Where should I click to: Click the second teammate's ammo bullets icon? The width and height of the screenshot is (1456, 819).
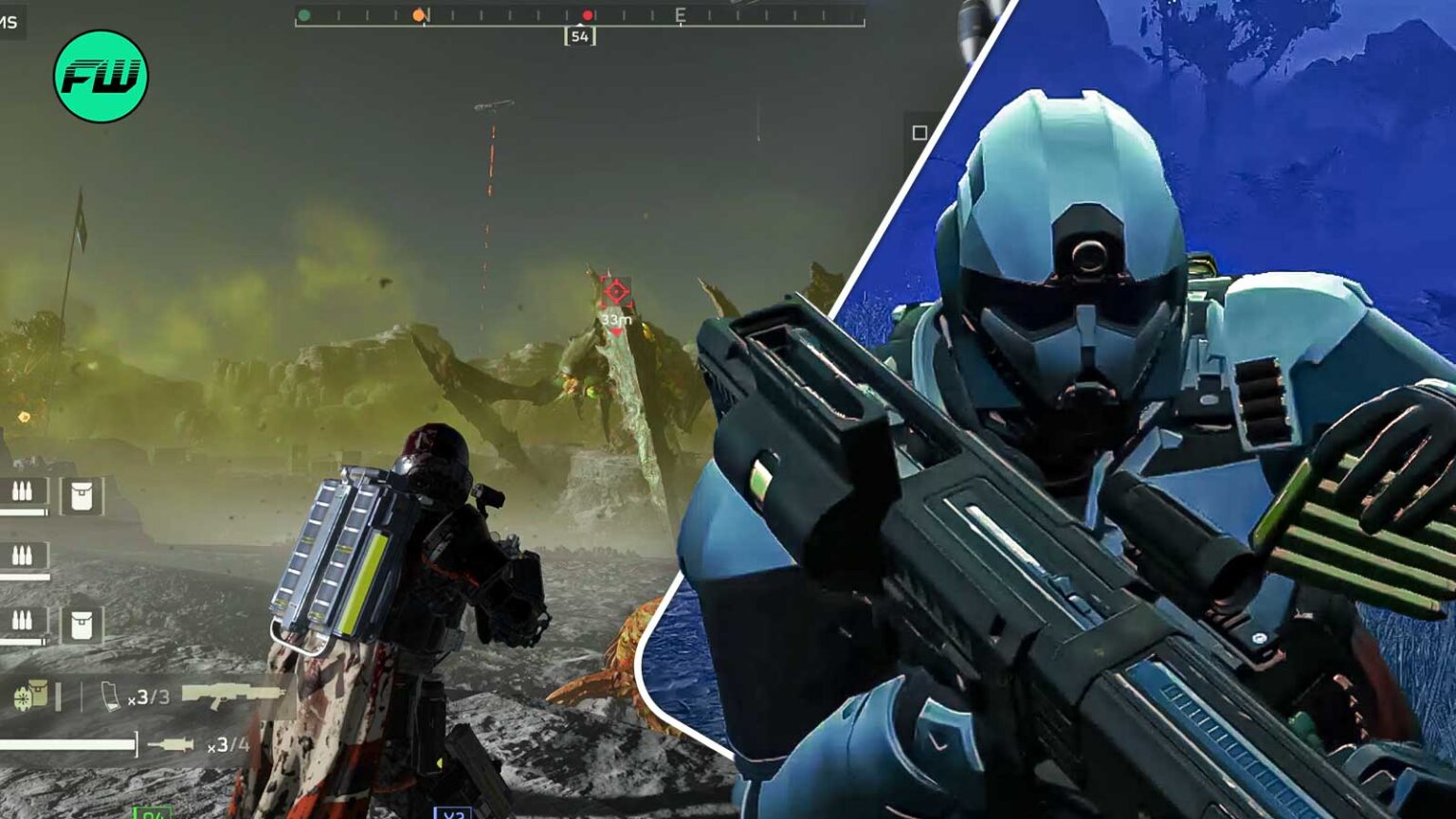(23, 556)
